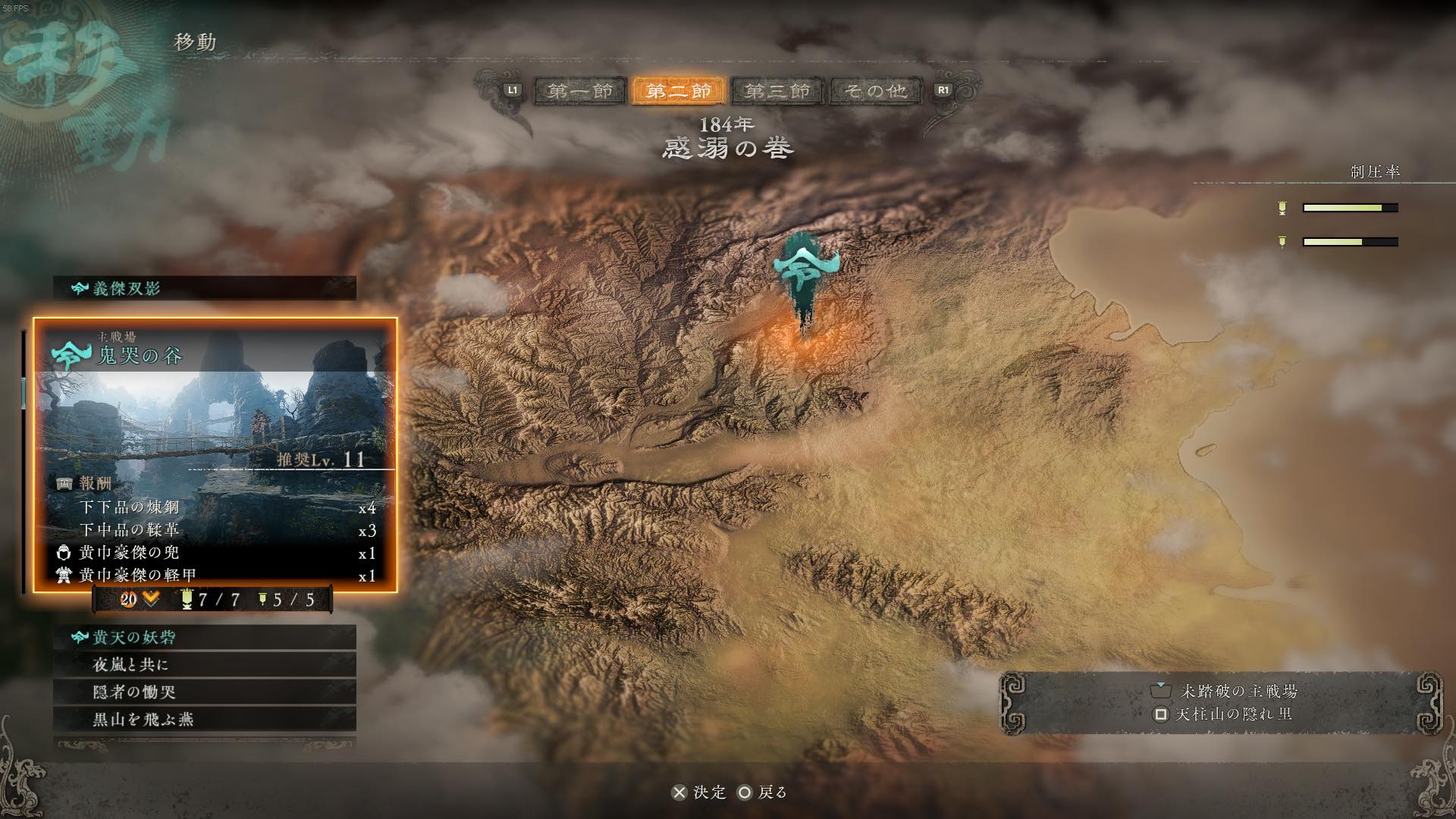1456x819 pixels.
Task: Select the 黒山を飛ぶ燕 sub-mission
Action: pos(205,719)
